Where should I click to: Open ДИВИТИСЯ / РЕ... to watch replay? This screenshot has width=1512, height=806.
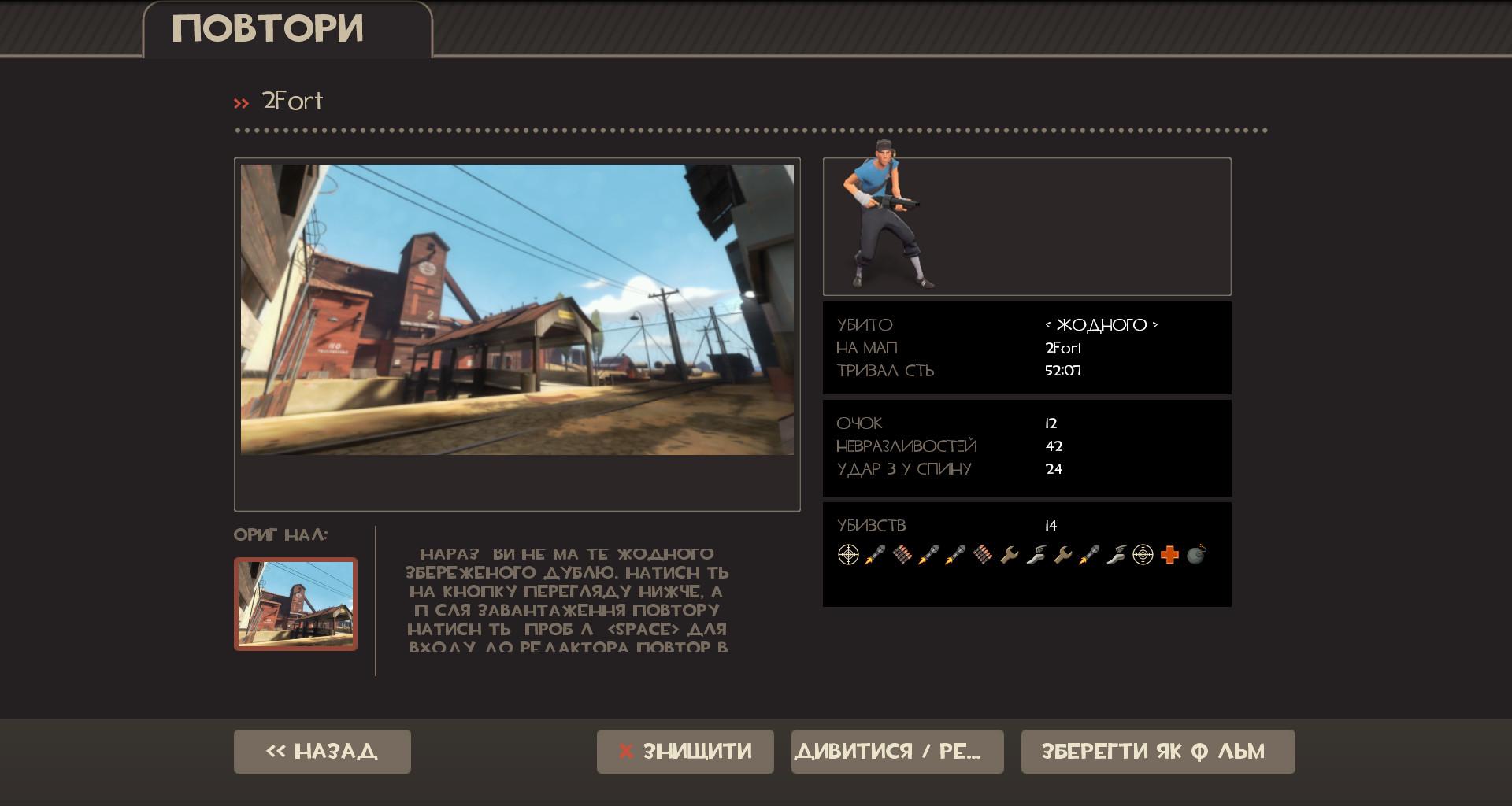[x=897, y=751]
